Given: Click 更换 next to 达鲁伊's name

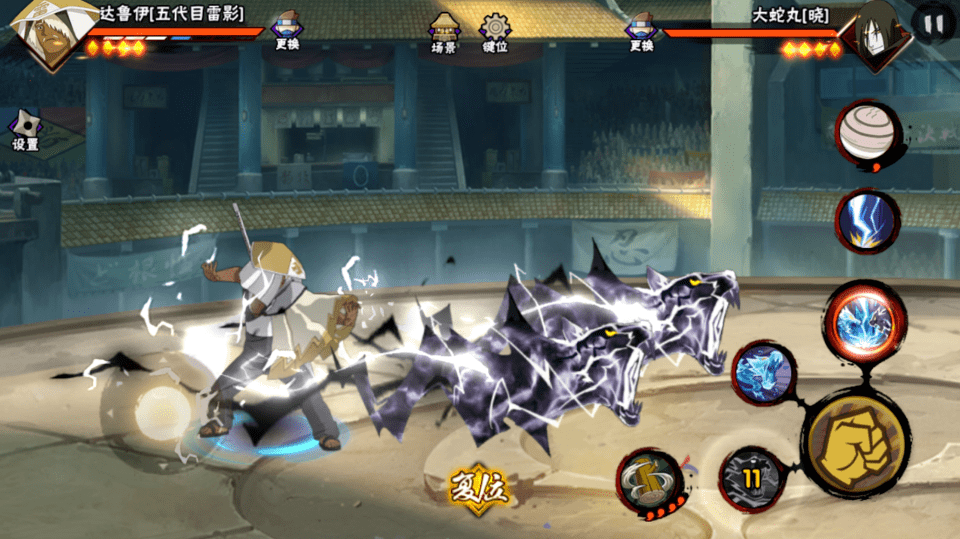Looking at the screenshot, I should (x=288, y=31).
